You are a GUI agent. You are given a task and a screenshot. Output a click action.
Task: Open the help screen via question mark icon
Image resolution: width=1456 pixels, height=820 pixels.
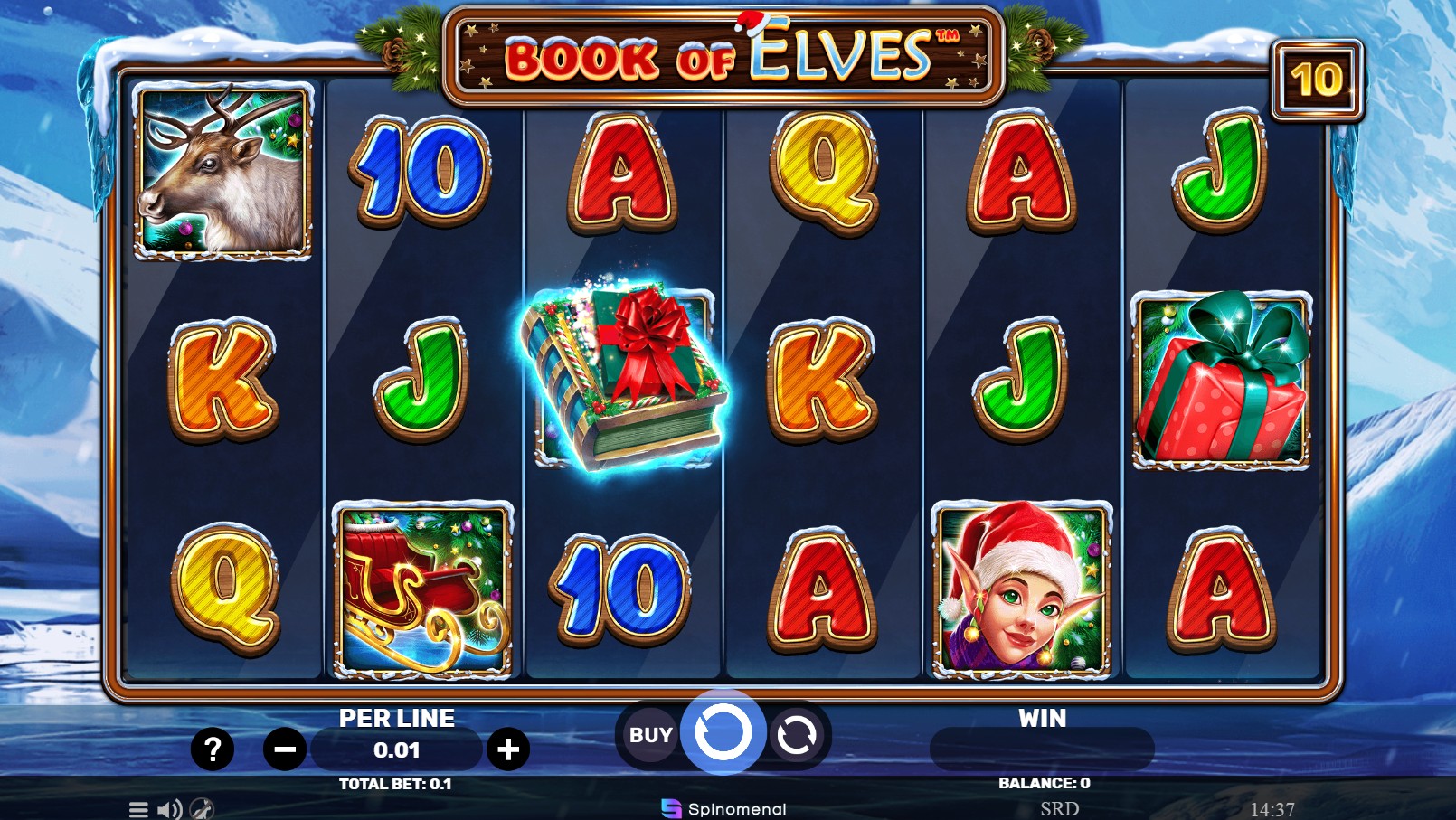(214, 749)
